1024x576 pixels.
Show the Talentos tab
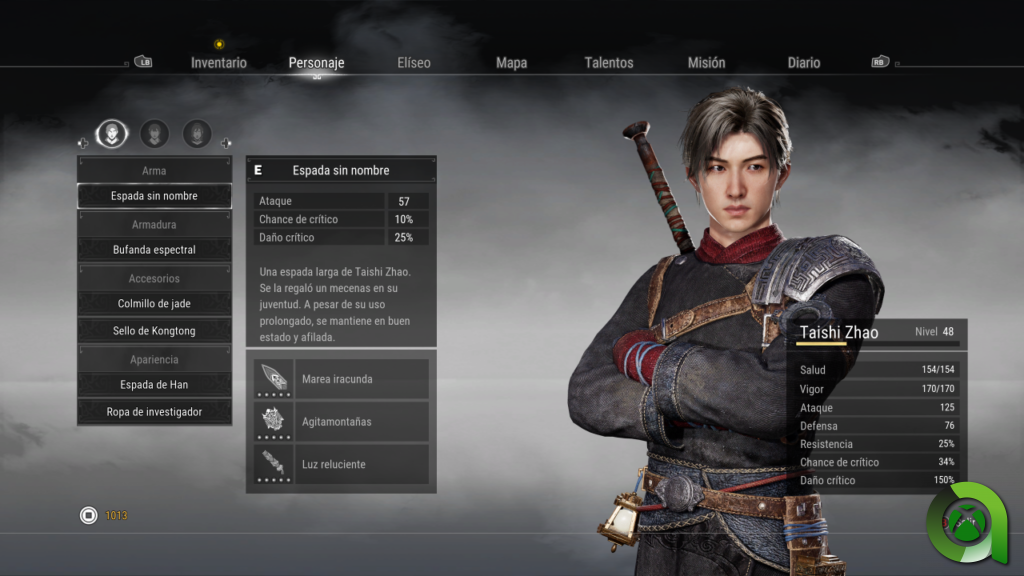609,63
